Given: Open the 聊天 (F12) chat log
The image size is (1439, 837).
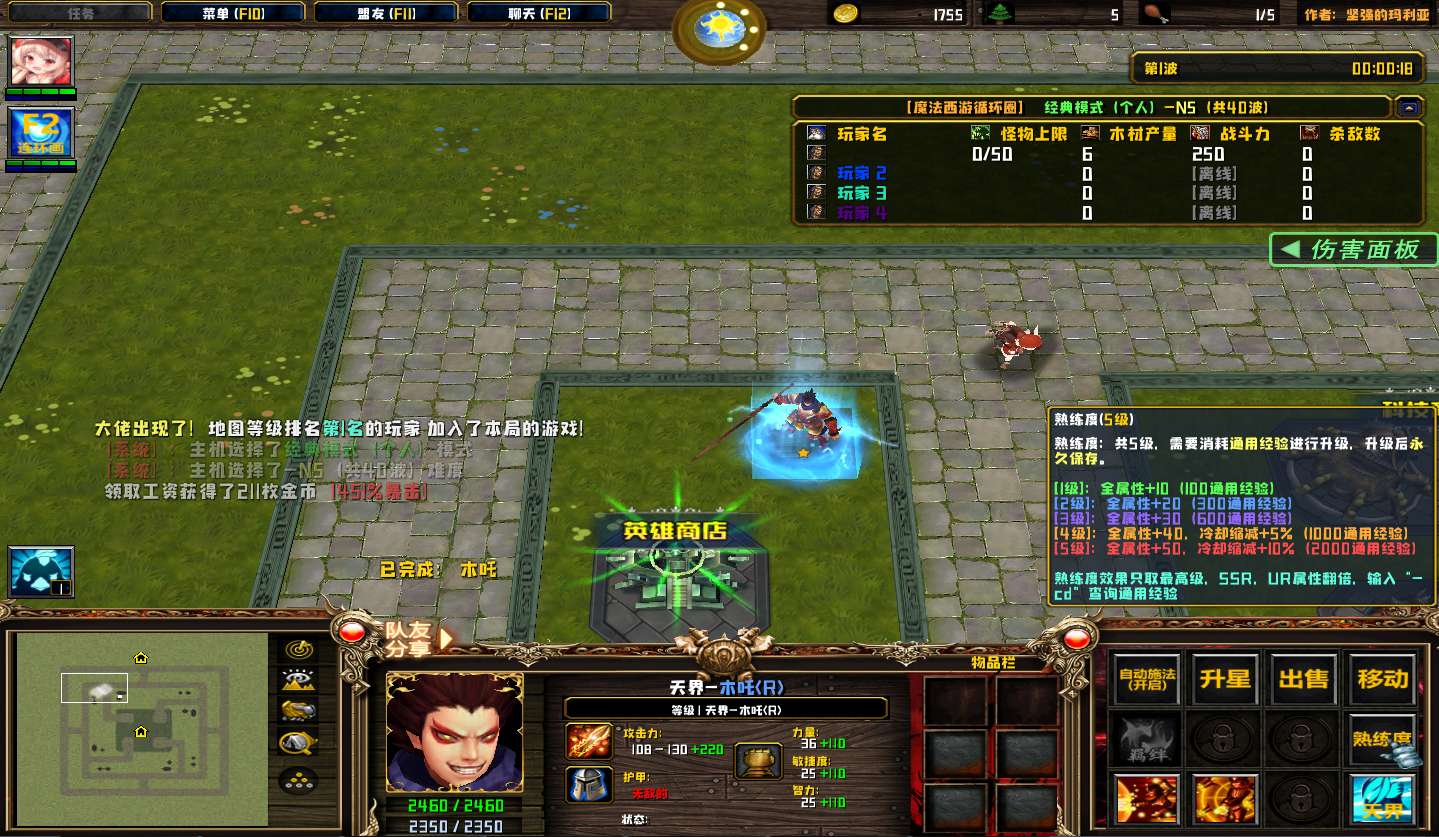Looking at the screenshot, I should click(539, 13).
